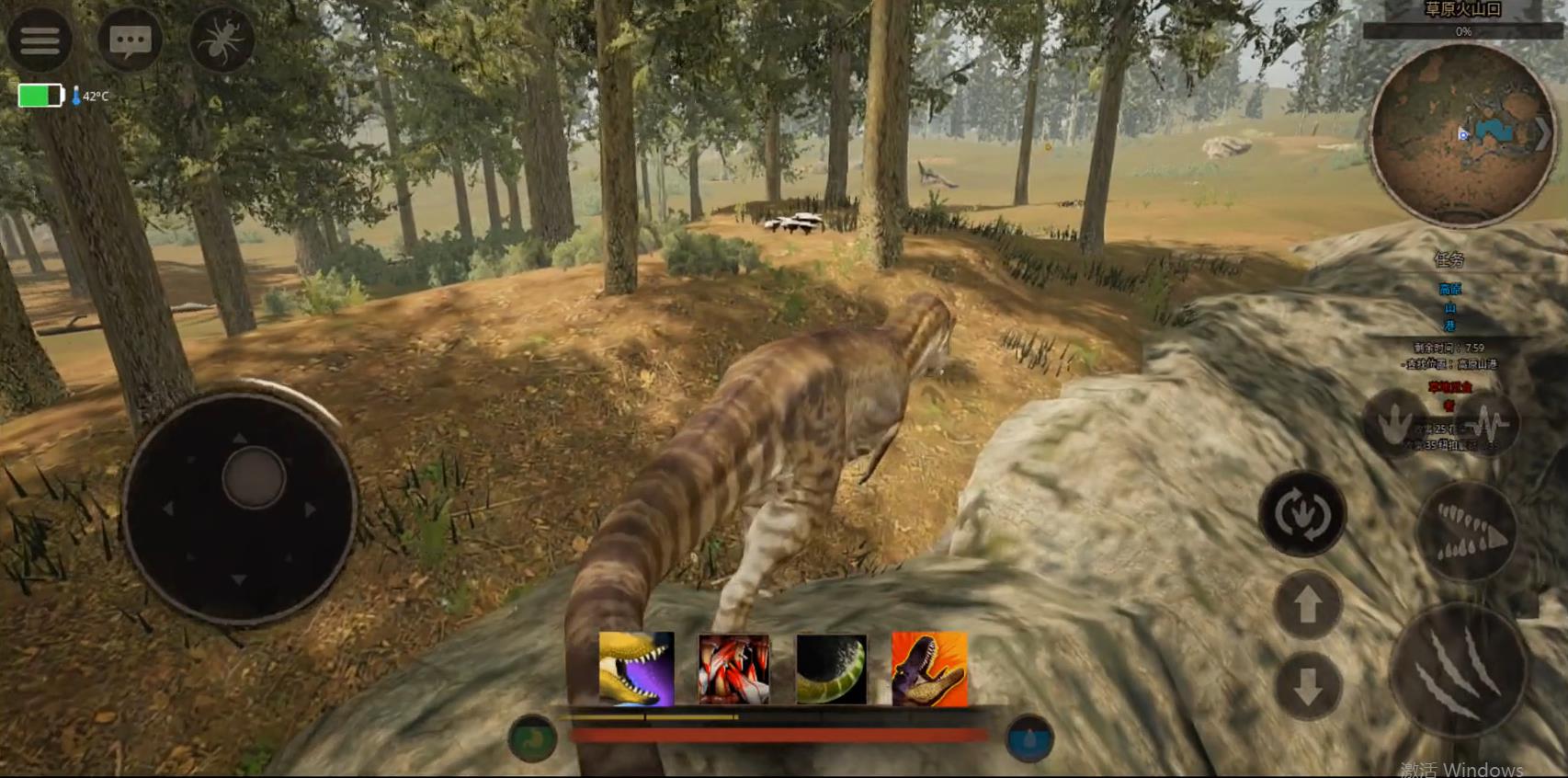Screen dimensions: 1568x778
Task: Tap the green hunger stomach icon
Action: (532, 738)
